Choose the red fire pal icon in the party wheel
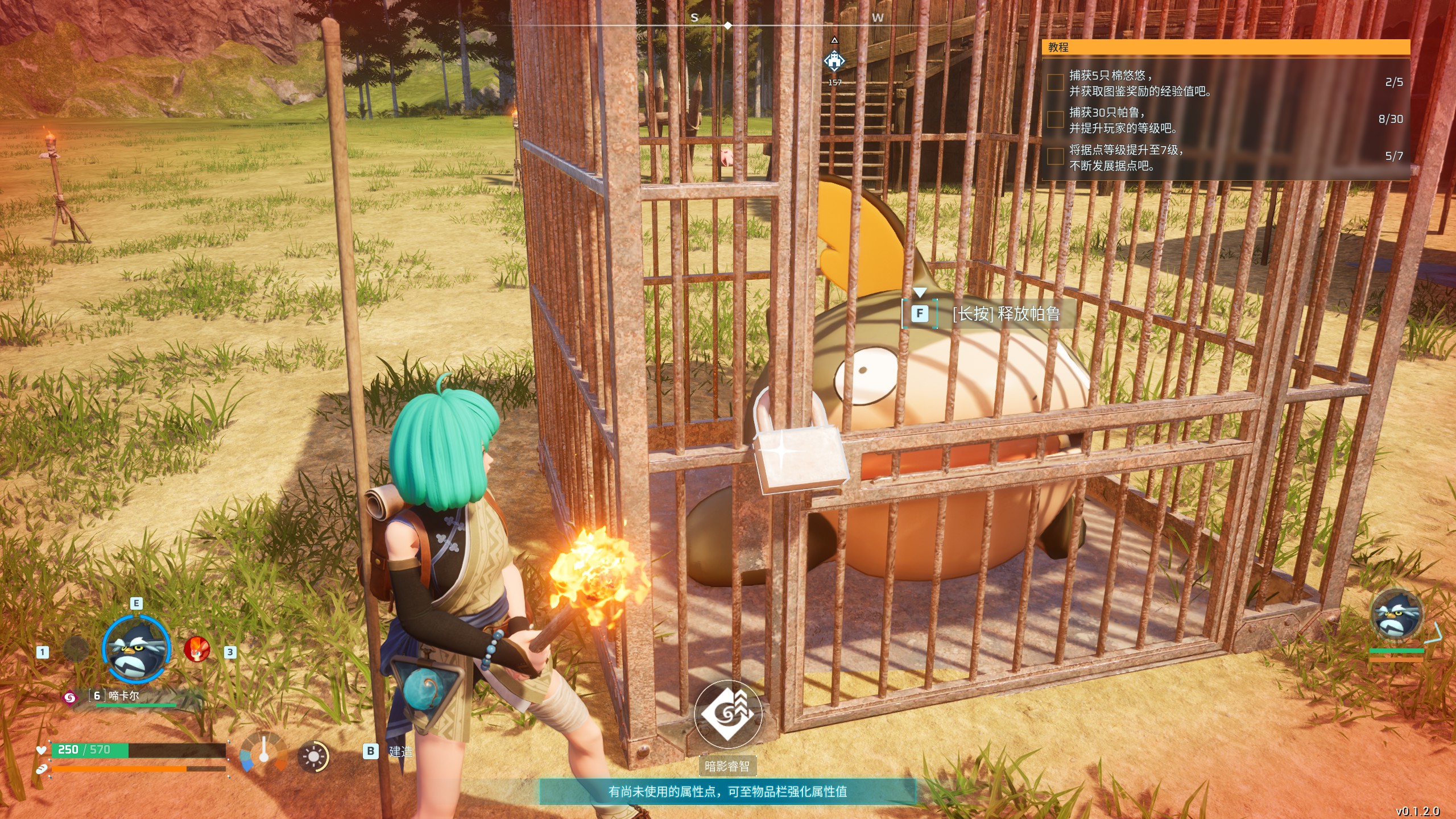The width and height of the screenshot is (1456, 819). point(197,650)
